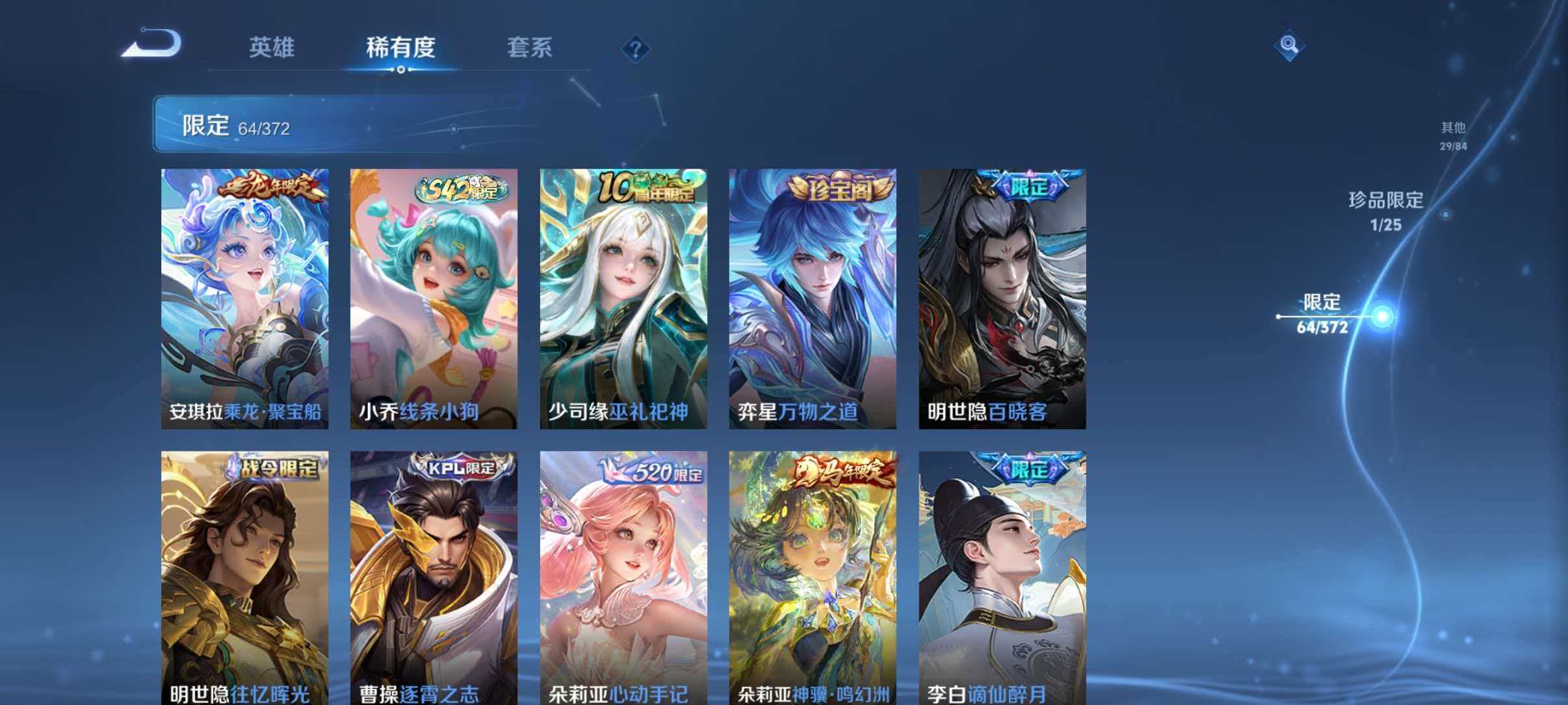Switch to the 套系 tab
The width and height of the screenshot is (1568, 705).
pos(531,47)
